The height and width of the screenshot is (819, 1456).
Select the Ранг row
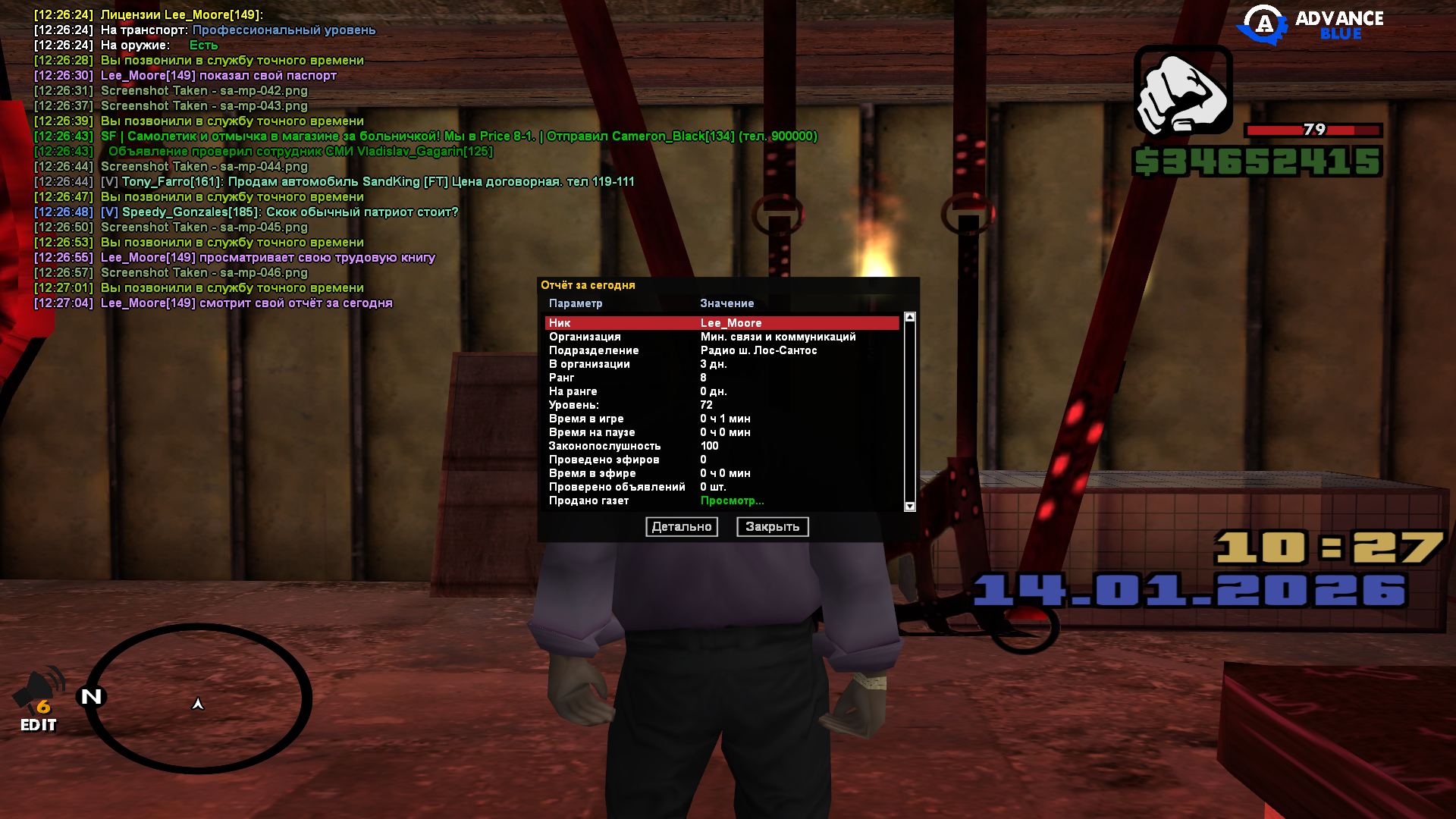[720, 378]
